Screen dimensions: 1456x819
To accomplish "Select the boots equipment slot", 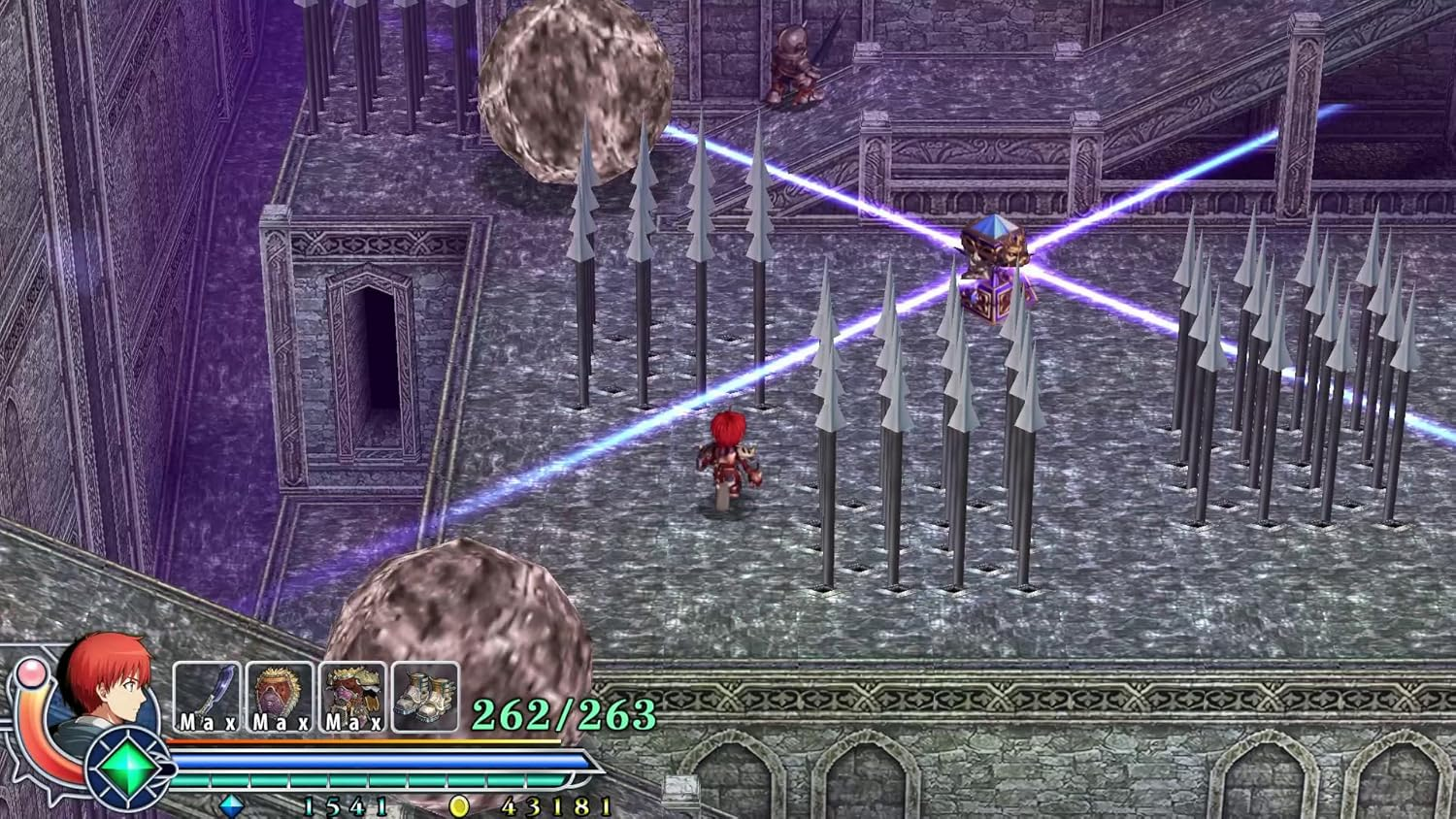I will coord(424,695).
